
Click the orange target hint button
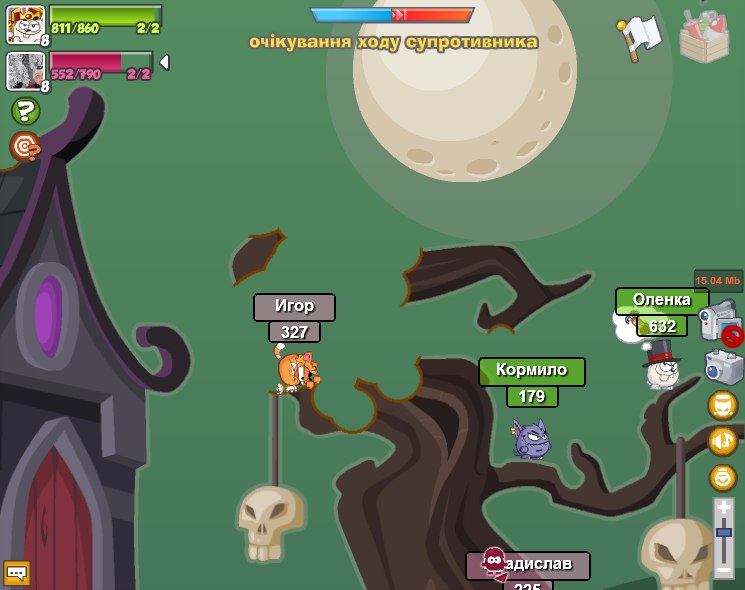[x=25, y=147]
